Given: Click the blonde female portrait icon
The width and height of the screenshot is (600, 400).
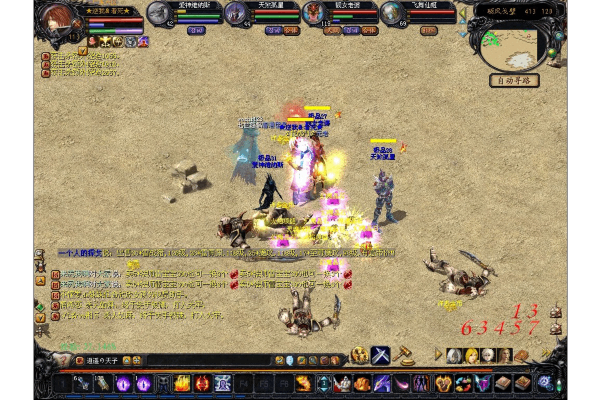Looking at the screenshot, I should point(472,355).
